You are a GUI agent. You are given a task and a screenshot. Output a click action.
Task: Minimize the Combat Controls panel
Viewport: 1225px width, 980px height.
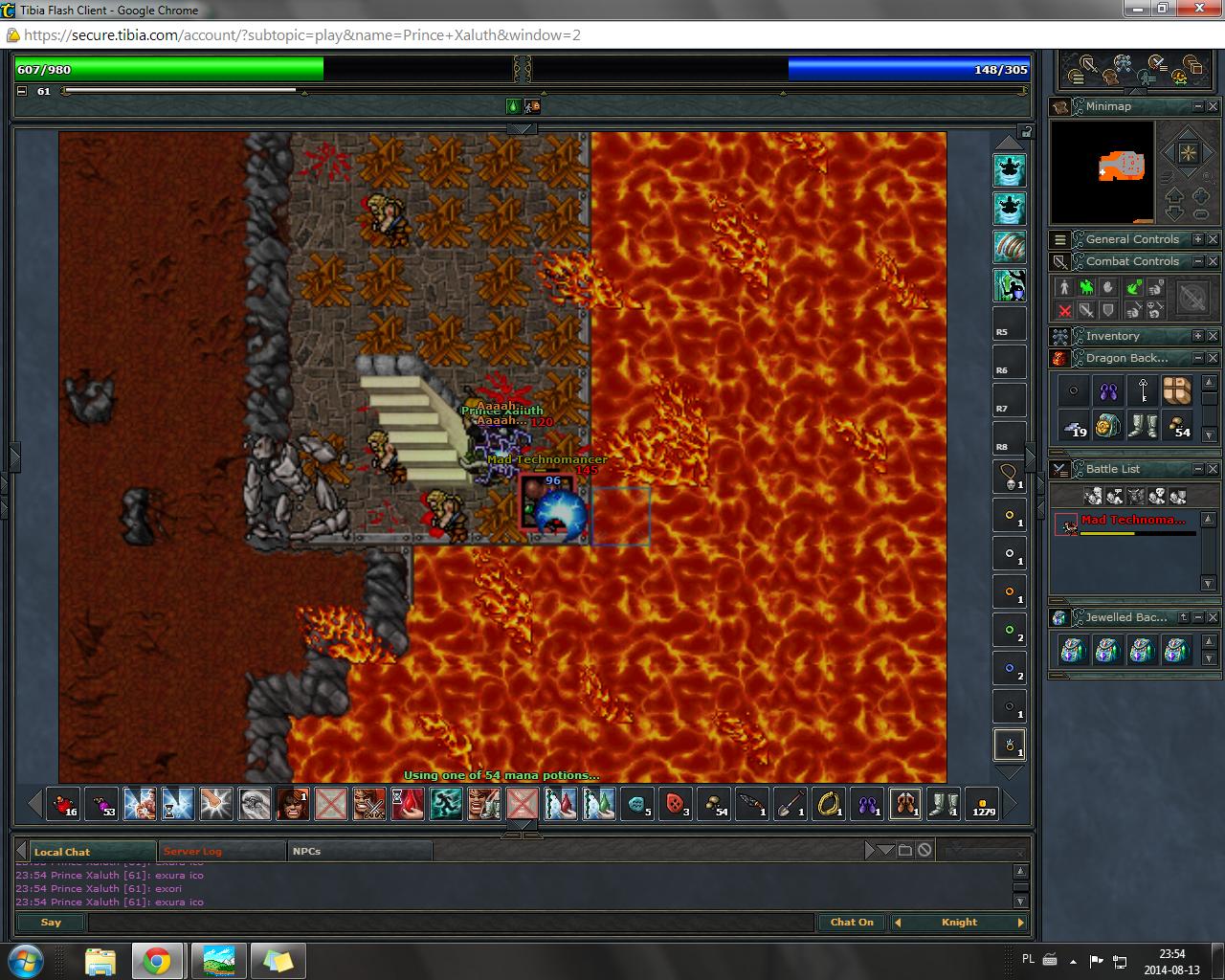click(x=1197, y=261)
